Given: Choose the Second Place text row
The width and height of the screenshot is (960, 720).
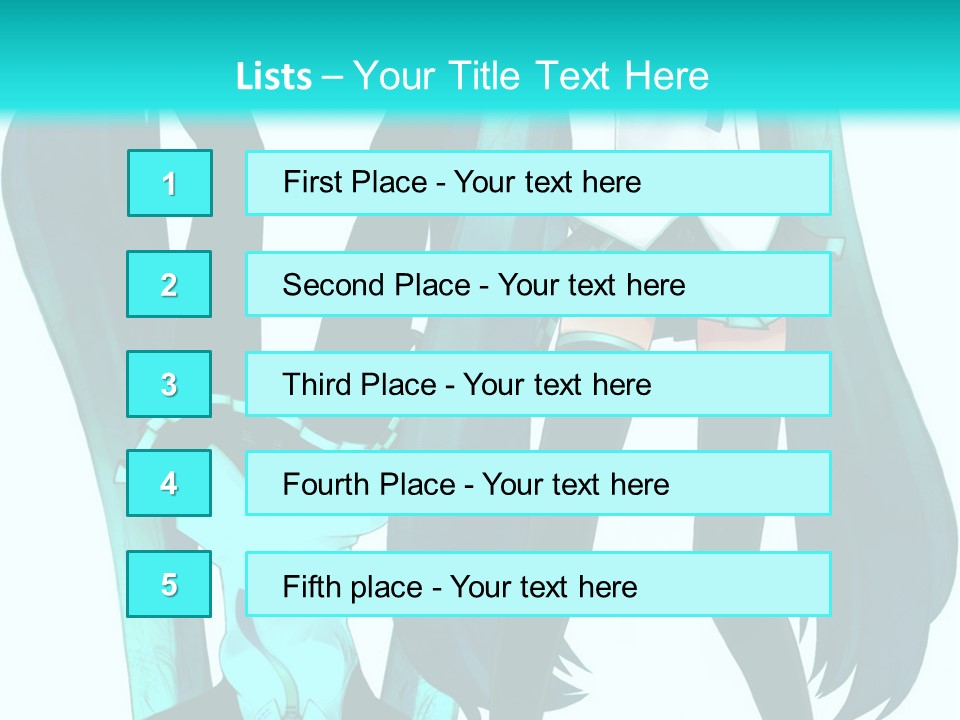Looking at the screenshot, I should coord(538,284).
